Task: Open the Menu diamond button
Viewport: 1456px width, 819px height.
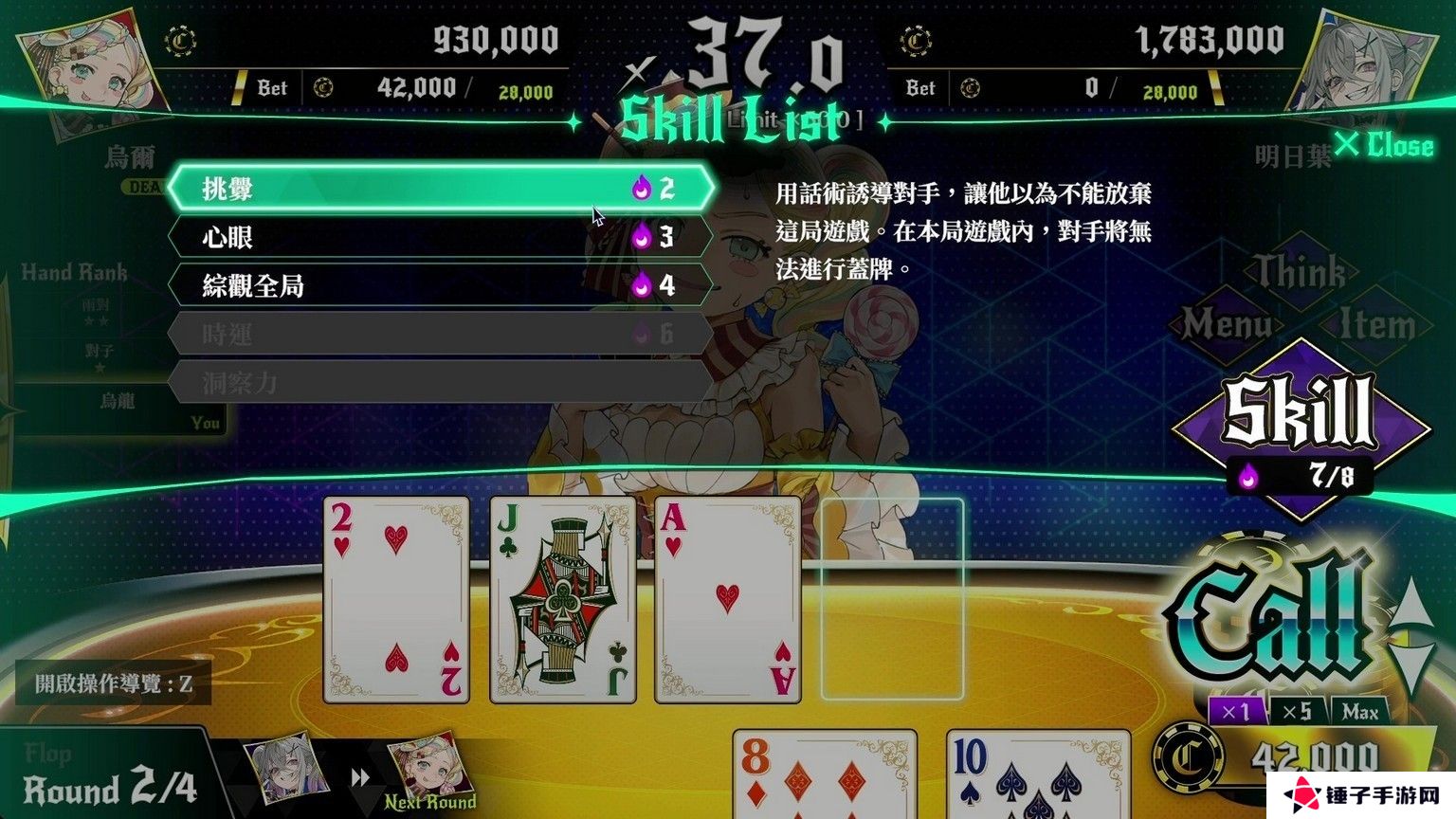Action: click(x=1227, y=325)
